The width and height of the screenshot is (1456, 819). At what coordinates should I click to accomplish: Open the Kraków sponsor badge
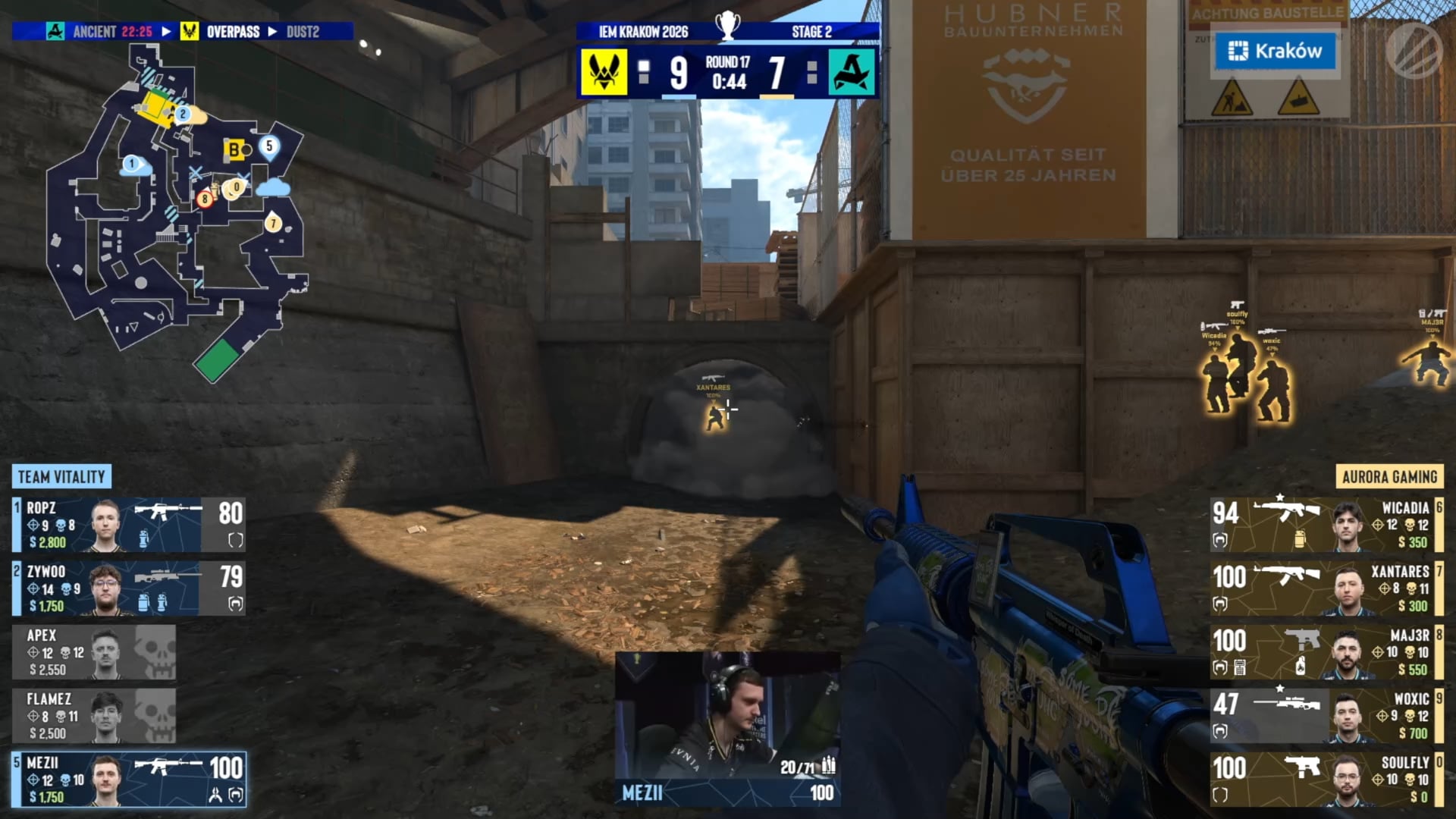click(1276, 51)
